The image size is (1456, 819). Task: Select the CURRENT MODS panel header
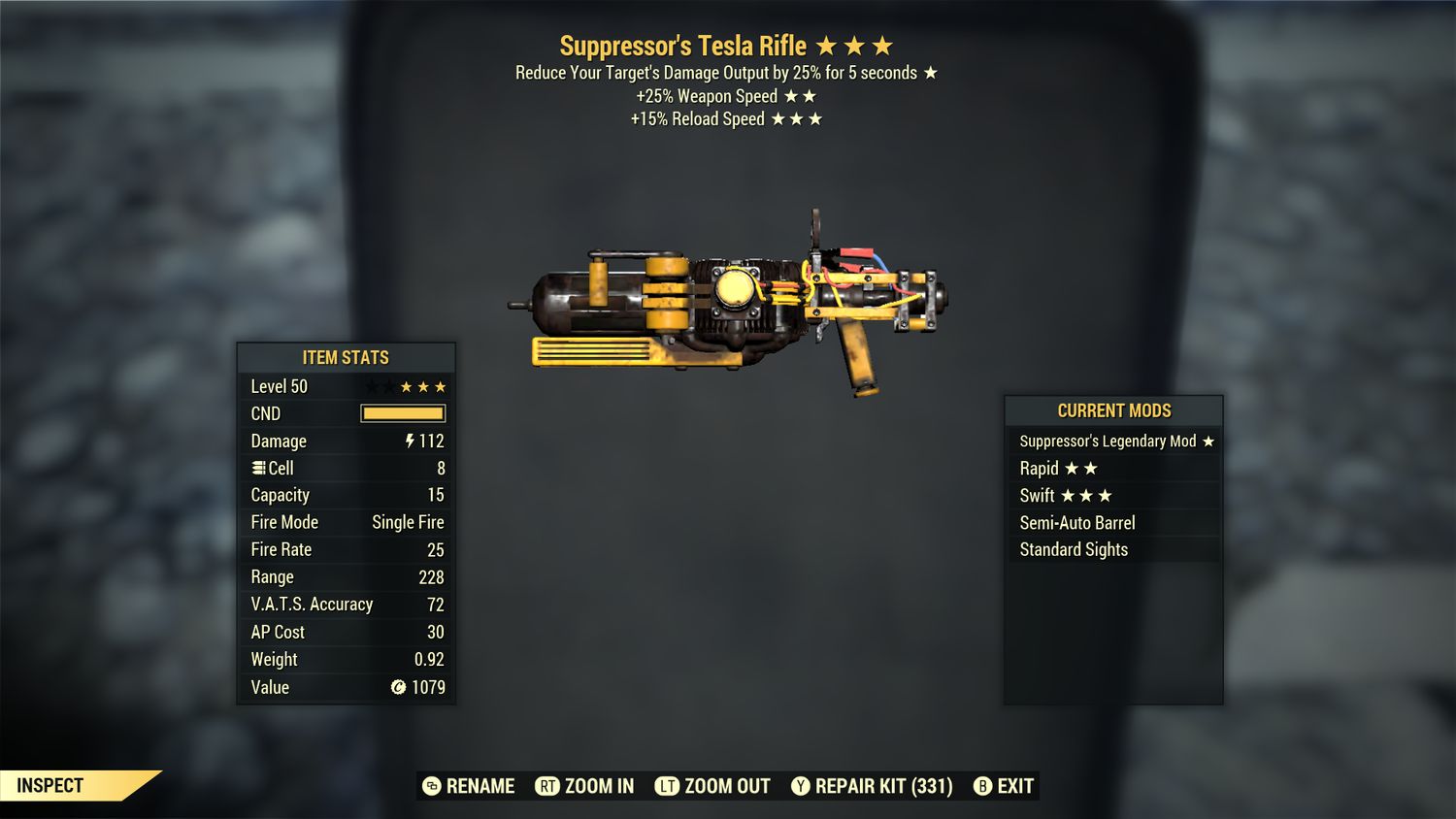[1113, 410]
